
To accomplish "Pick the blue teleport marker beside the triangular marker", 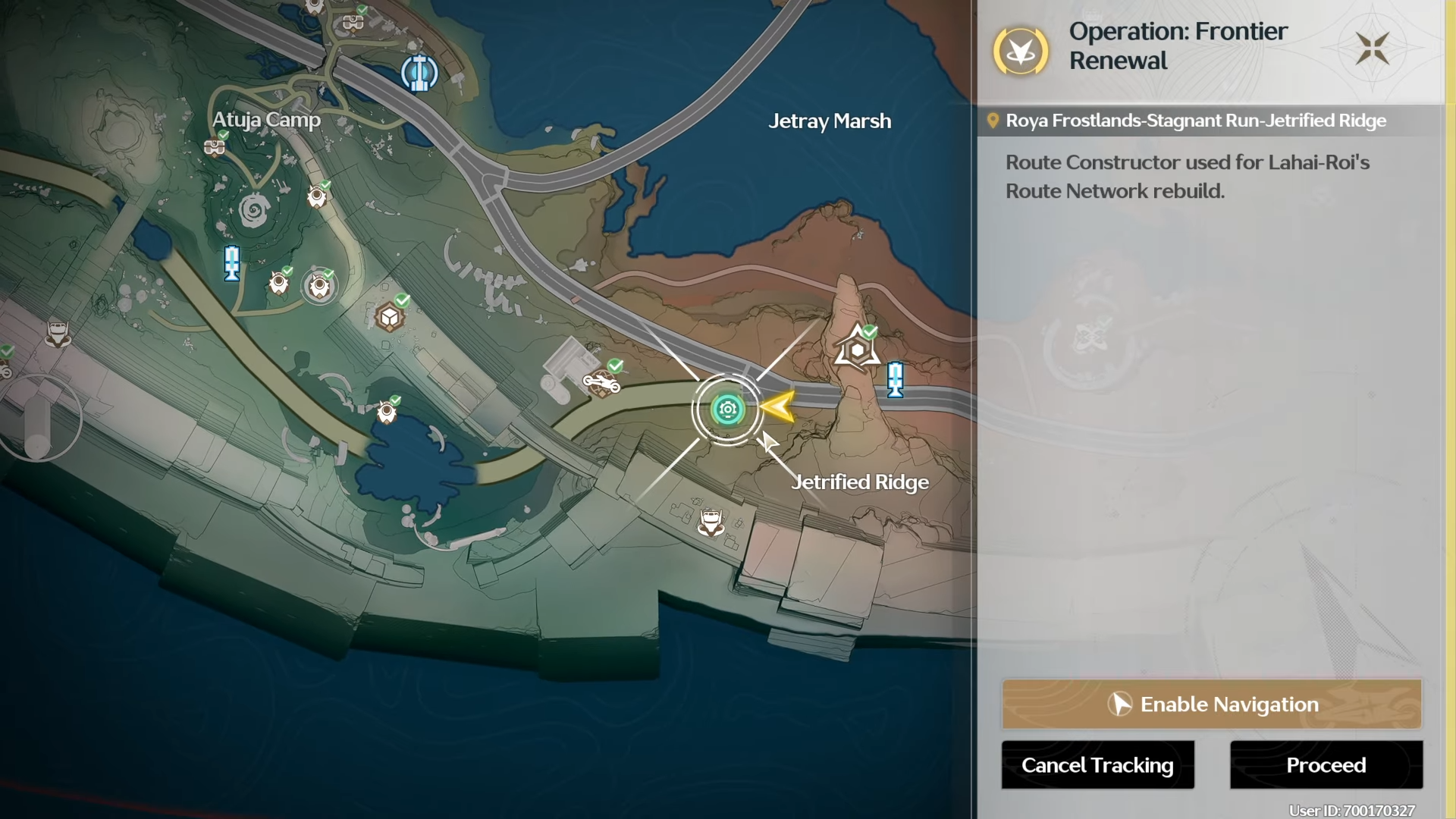I will [x=895, y=379].
